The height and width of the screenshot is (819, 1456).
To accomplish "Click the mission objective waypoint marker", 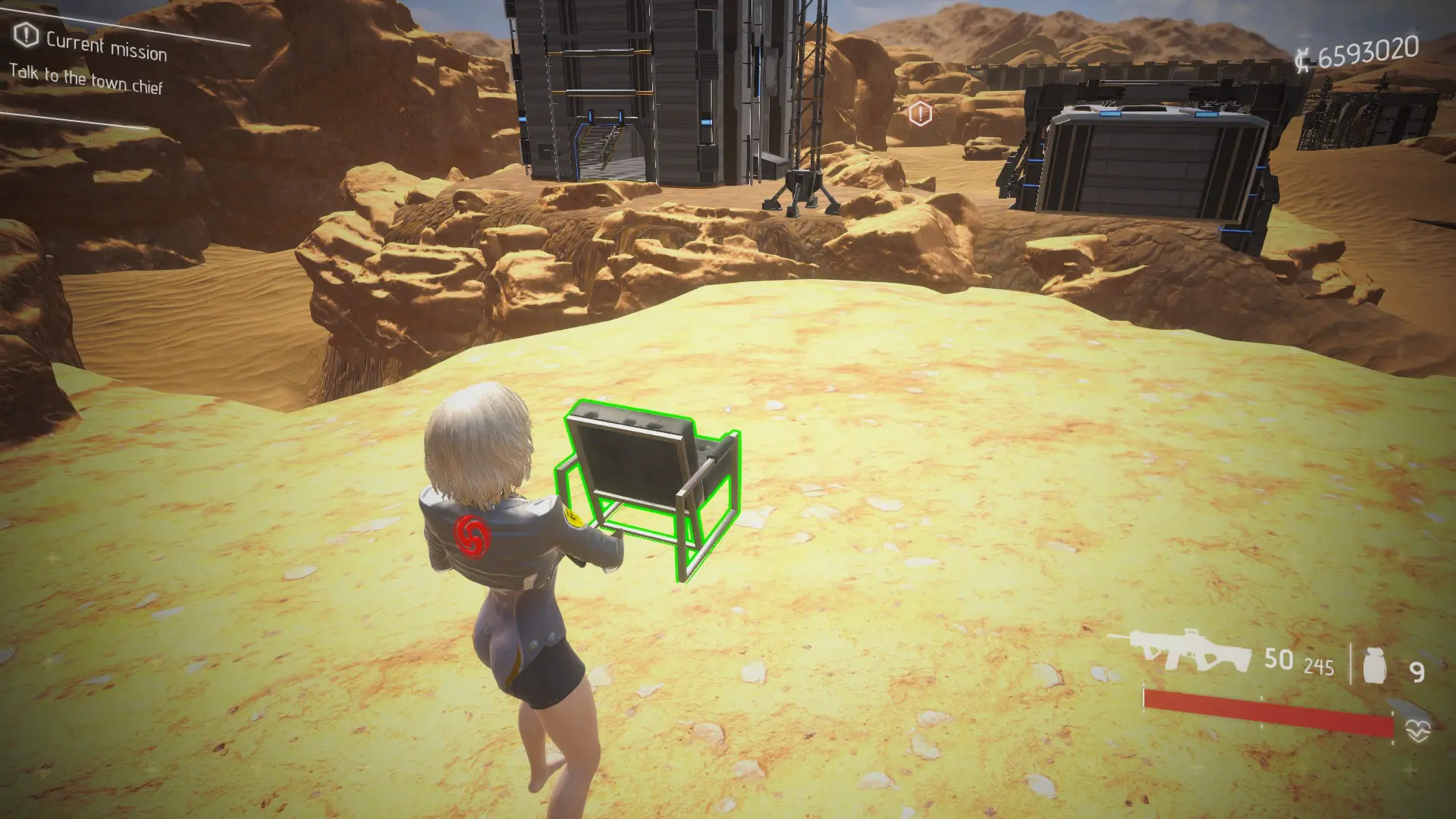I will point(920,115).
